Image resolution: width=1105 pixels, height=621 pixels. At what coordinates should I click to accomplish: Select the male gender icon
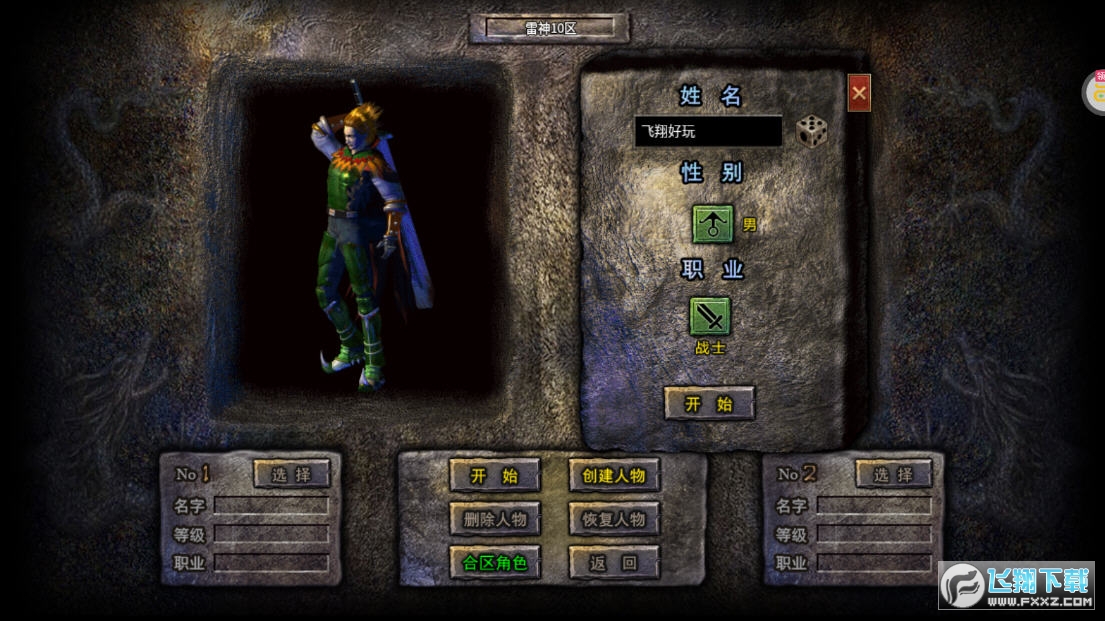(713, 223)
